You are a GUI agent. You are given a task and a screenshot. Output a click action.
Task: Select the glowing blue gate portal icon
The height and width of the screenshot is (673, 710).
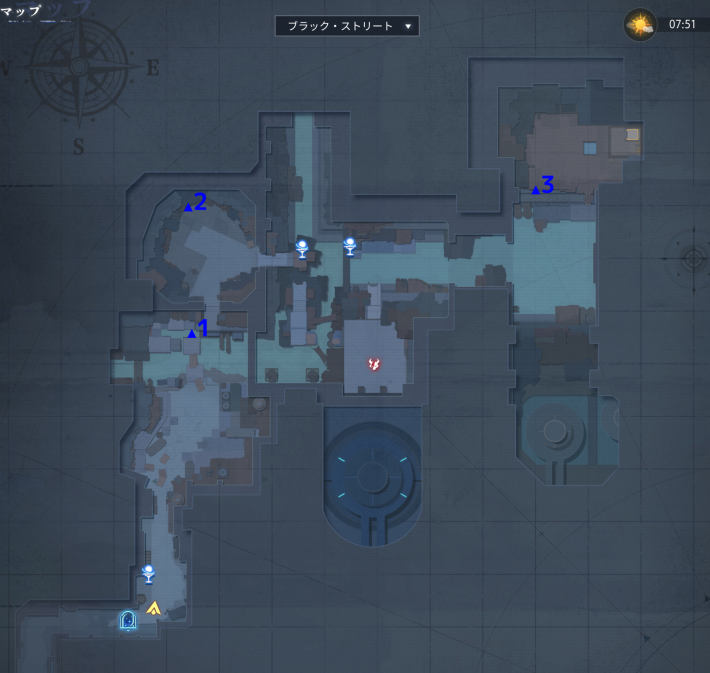128,620
